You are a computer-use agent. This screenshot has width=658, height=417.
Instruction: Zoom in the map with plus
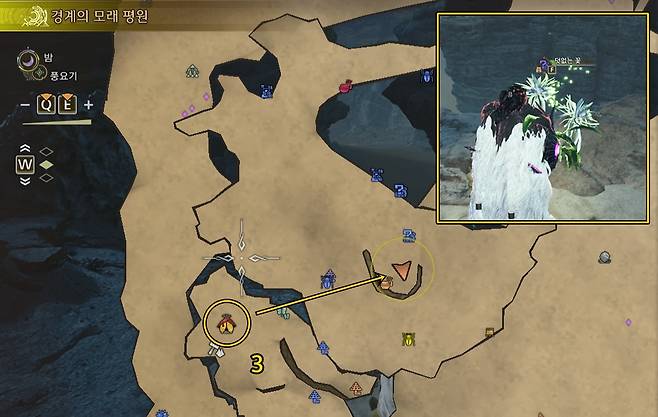(89, 105)
